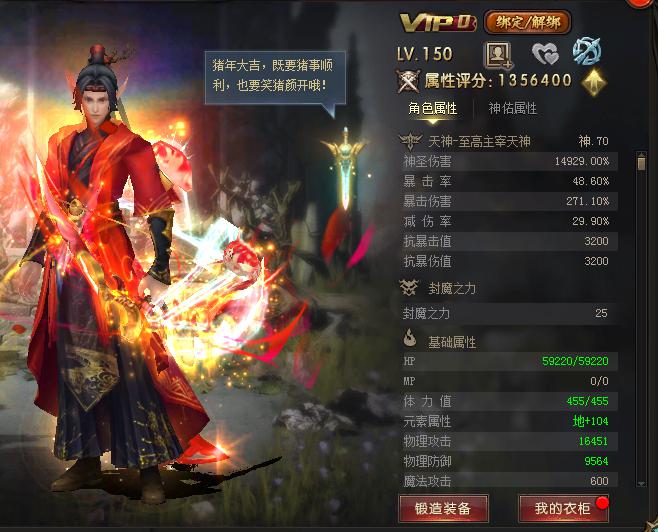658x532 pixels.
Task: Switch to the 神佑属性 tab
Action: [x=512, y=108]
